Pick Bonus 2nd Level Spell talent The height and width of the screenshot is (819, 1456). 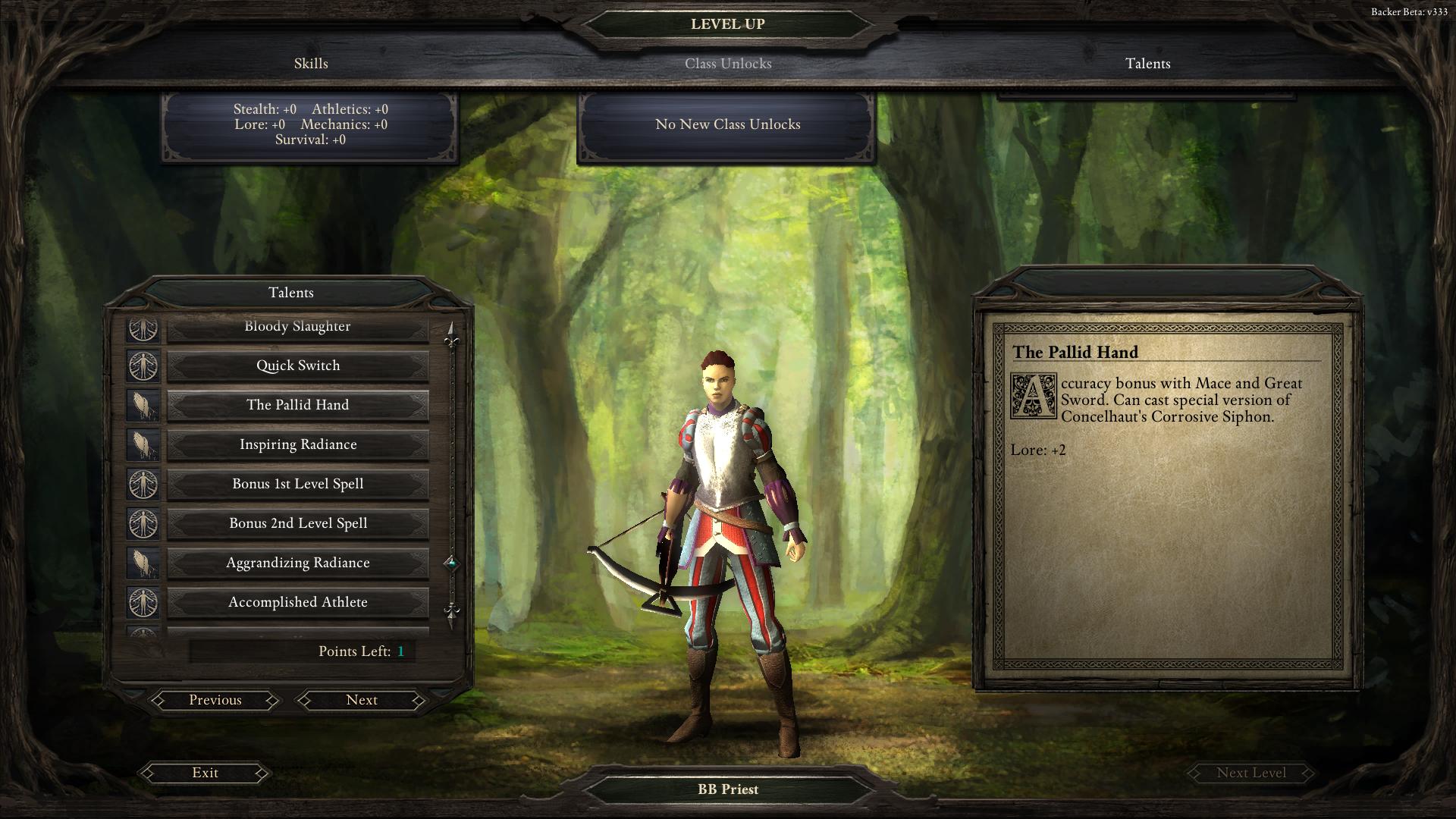click(297, 523)
